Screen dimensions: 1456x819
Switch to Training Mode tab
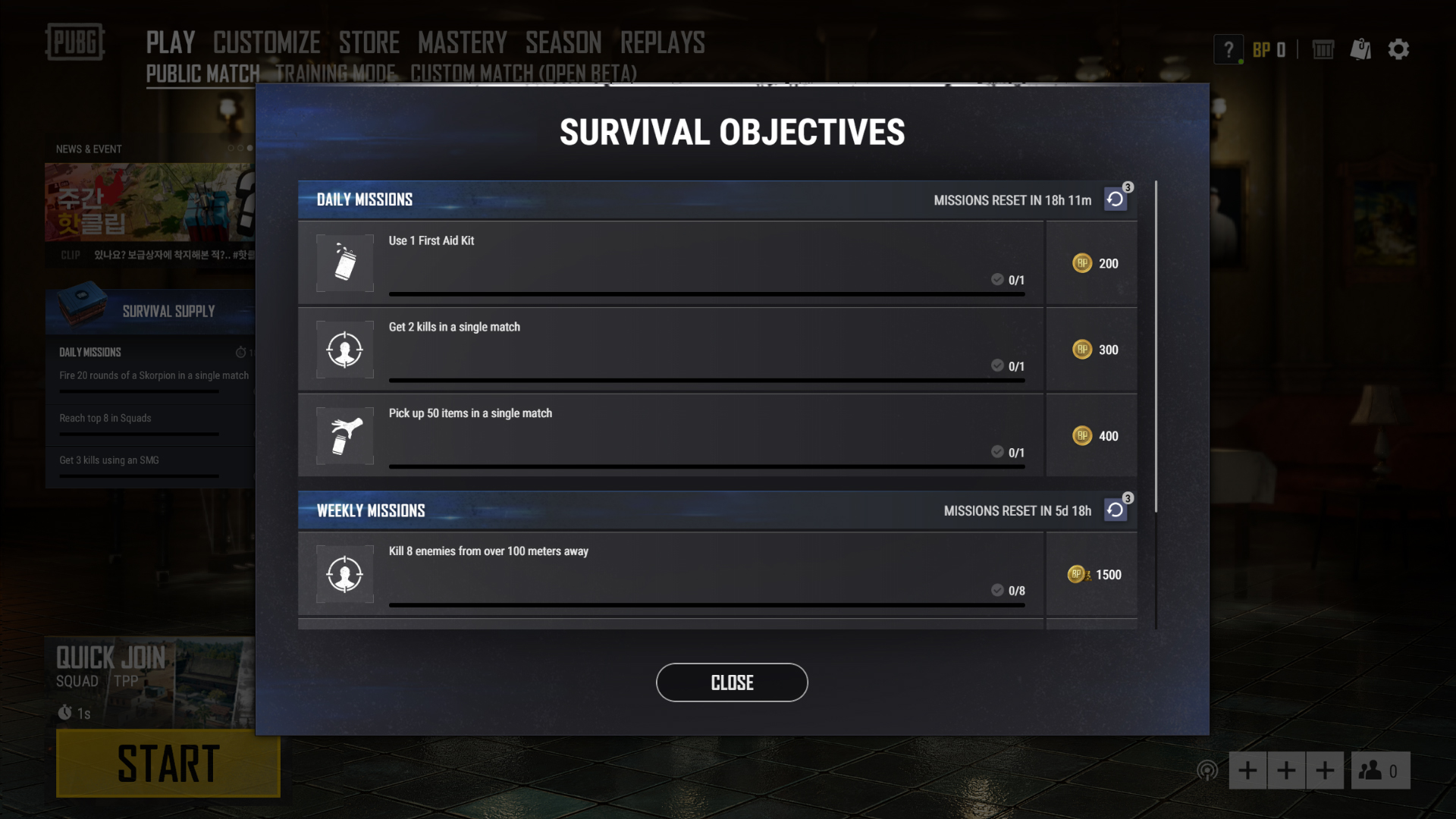[334, 74]
